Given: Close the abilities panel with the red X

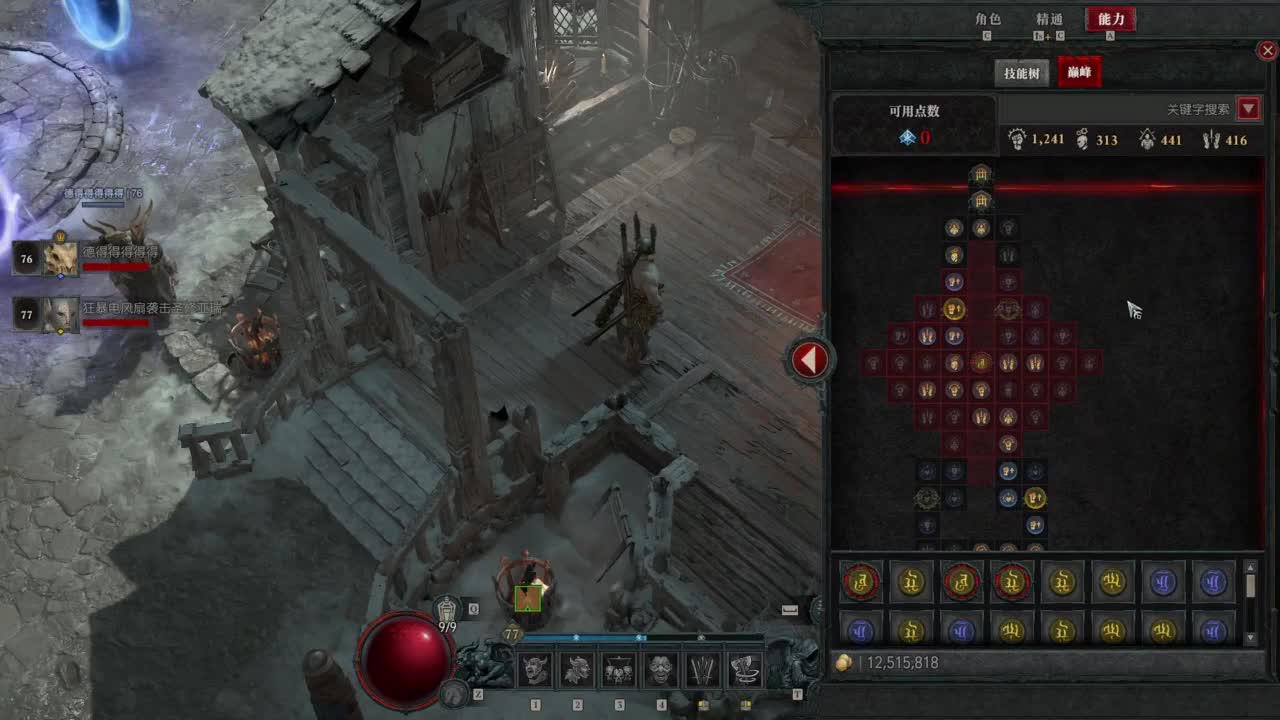Looking at the screenshot, I should click(x=1267, y=50).
